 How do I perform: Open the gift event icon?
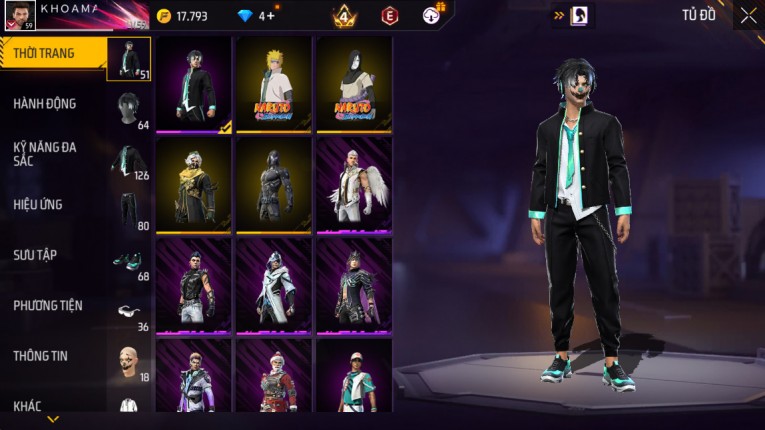tap(432, 15)
